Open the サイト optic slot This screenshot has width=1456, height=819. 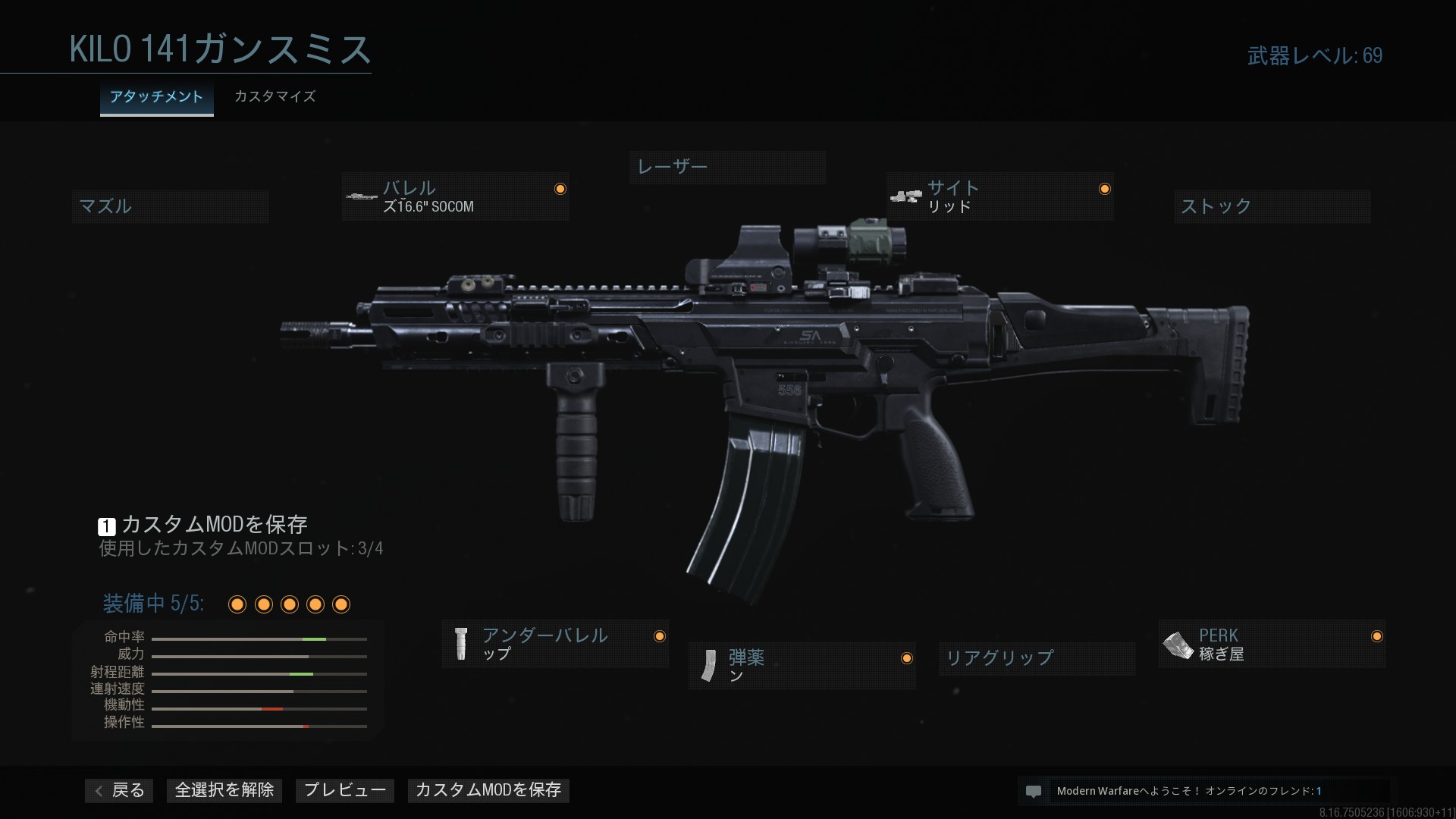tap(999, 197)
